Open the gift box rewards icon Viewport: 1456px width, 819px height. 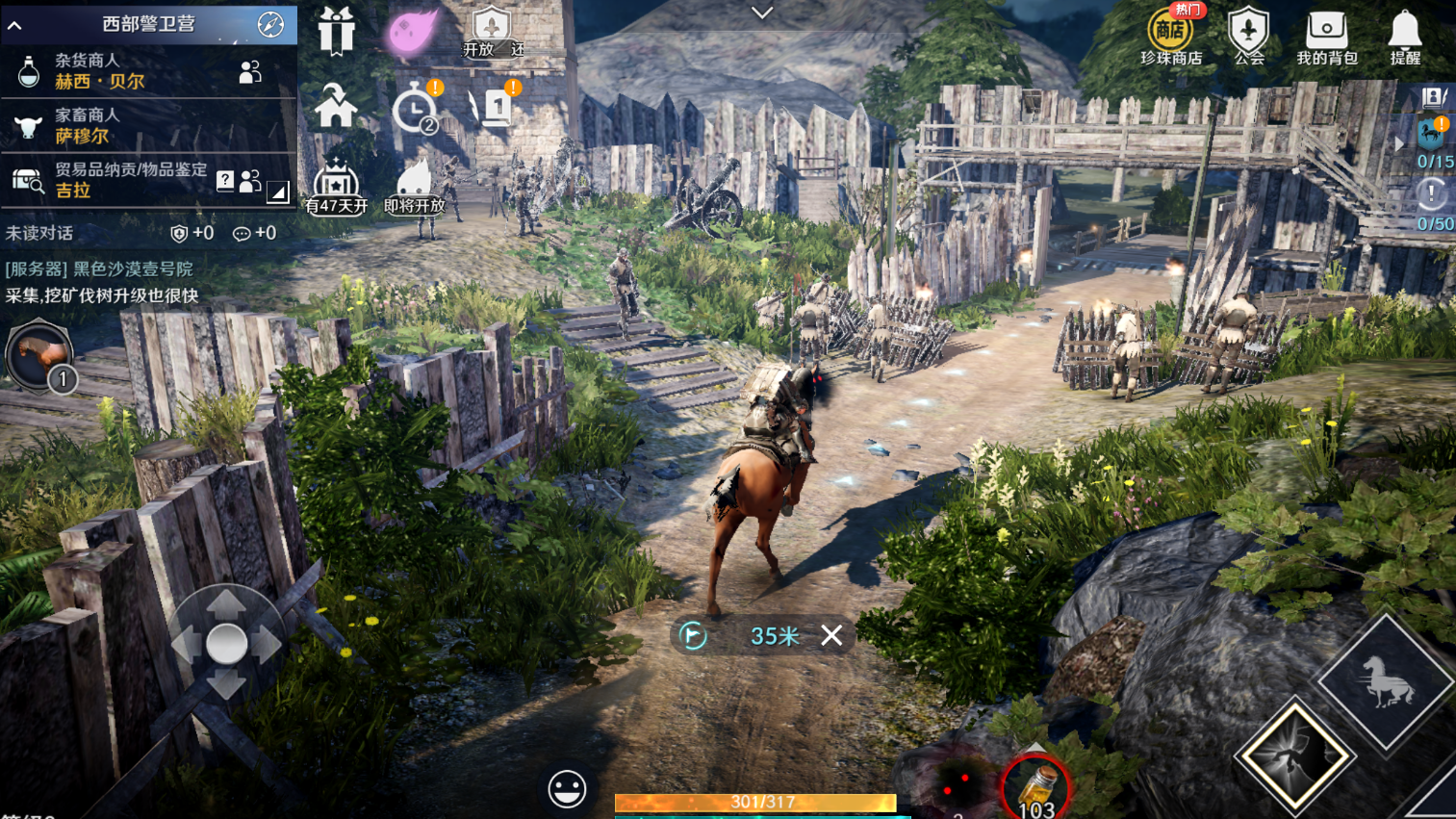click(x=336, y=30)
